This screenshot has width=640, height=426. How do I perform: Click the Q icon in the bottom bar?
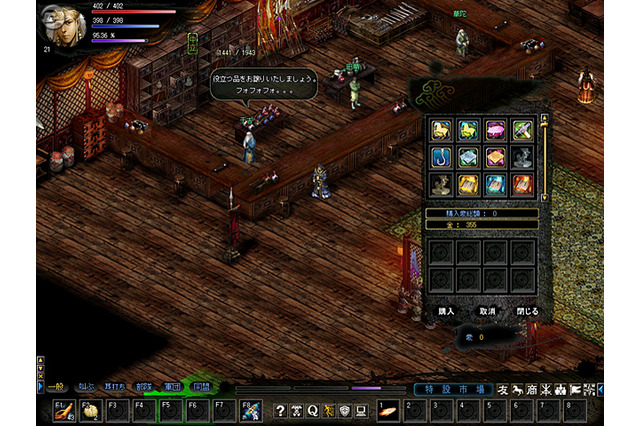[x=313, y=410]
